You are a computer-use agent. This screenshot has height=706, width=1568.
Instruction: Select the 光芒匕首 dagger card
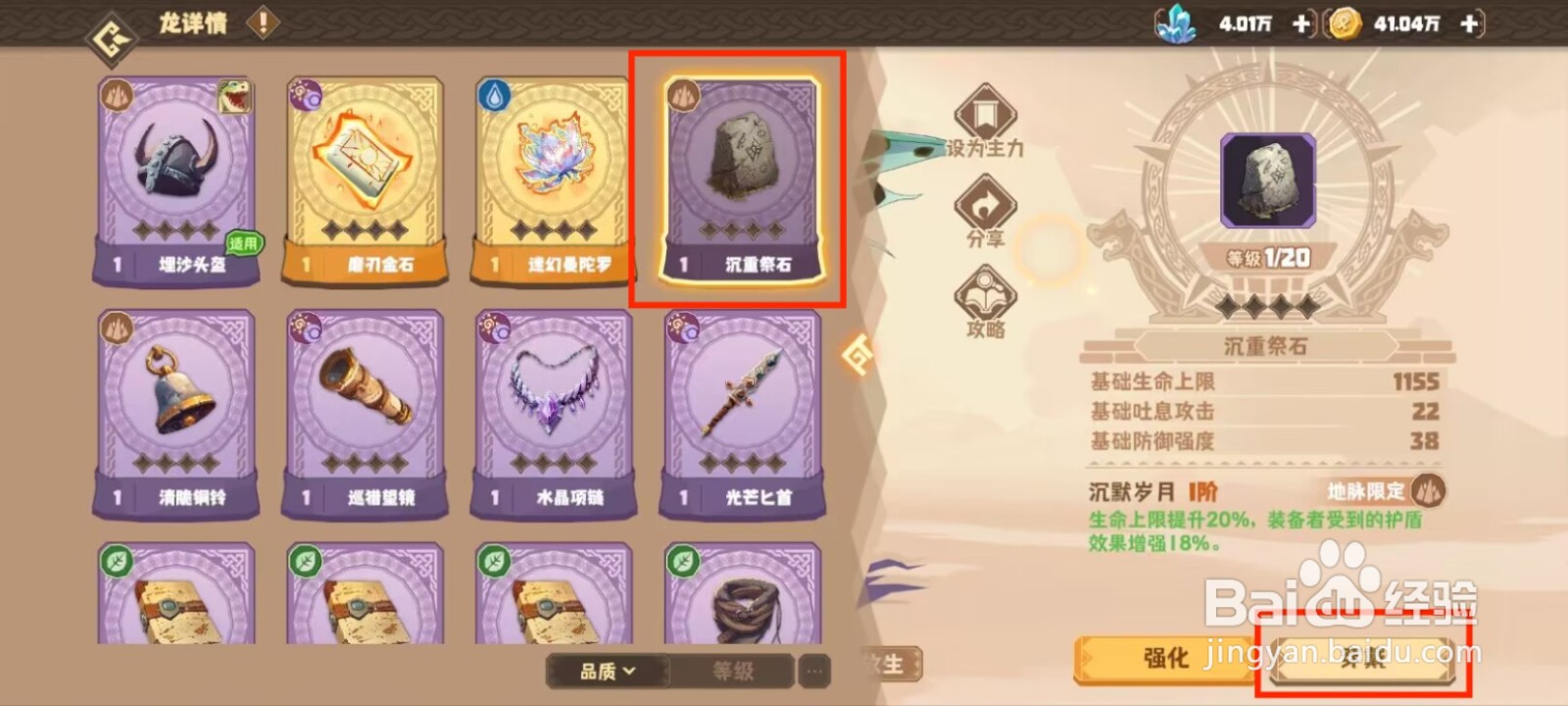click(743, 407)
